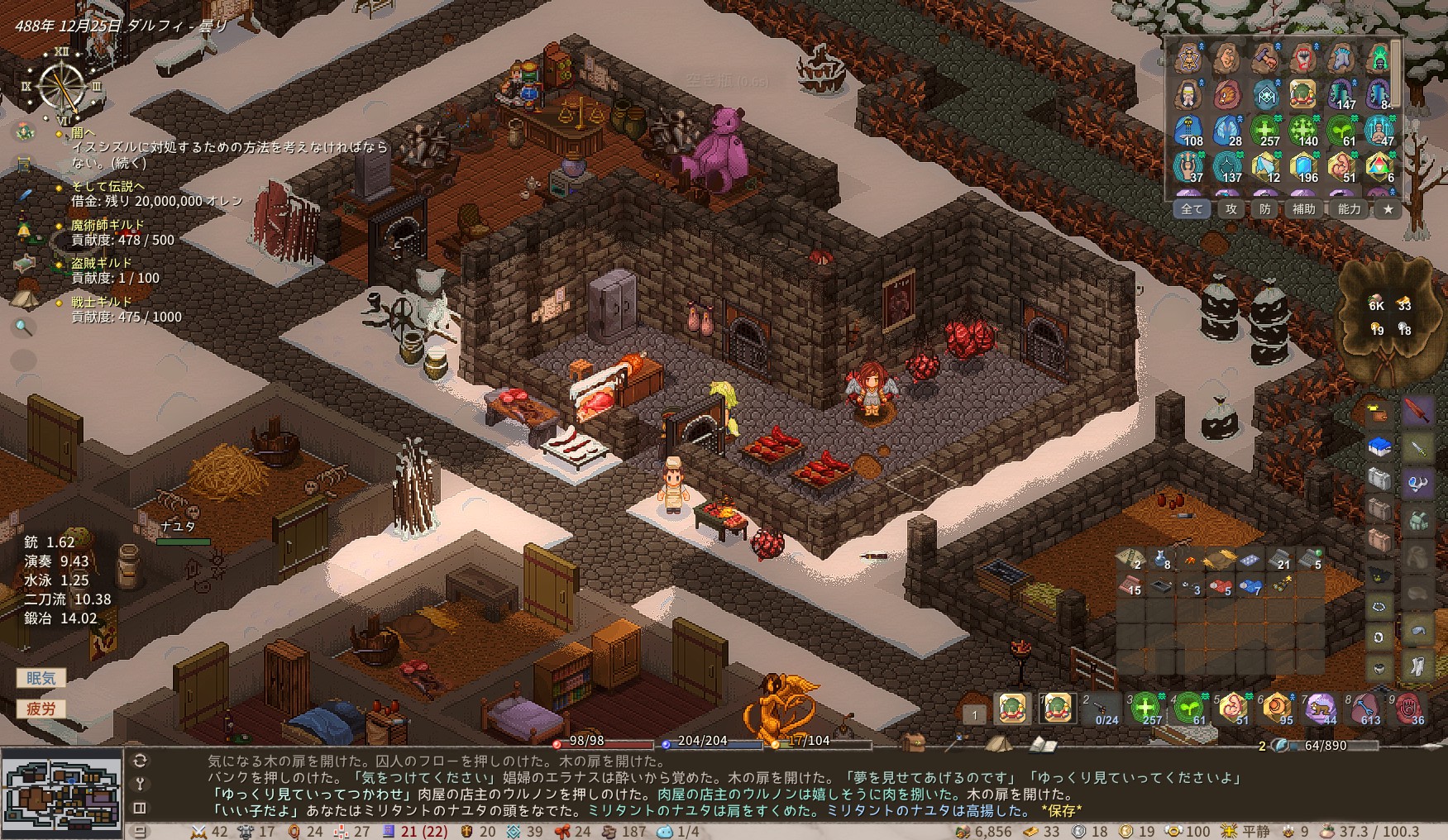Open the bed icon in the left sidebar

click(x=24, y=264)
